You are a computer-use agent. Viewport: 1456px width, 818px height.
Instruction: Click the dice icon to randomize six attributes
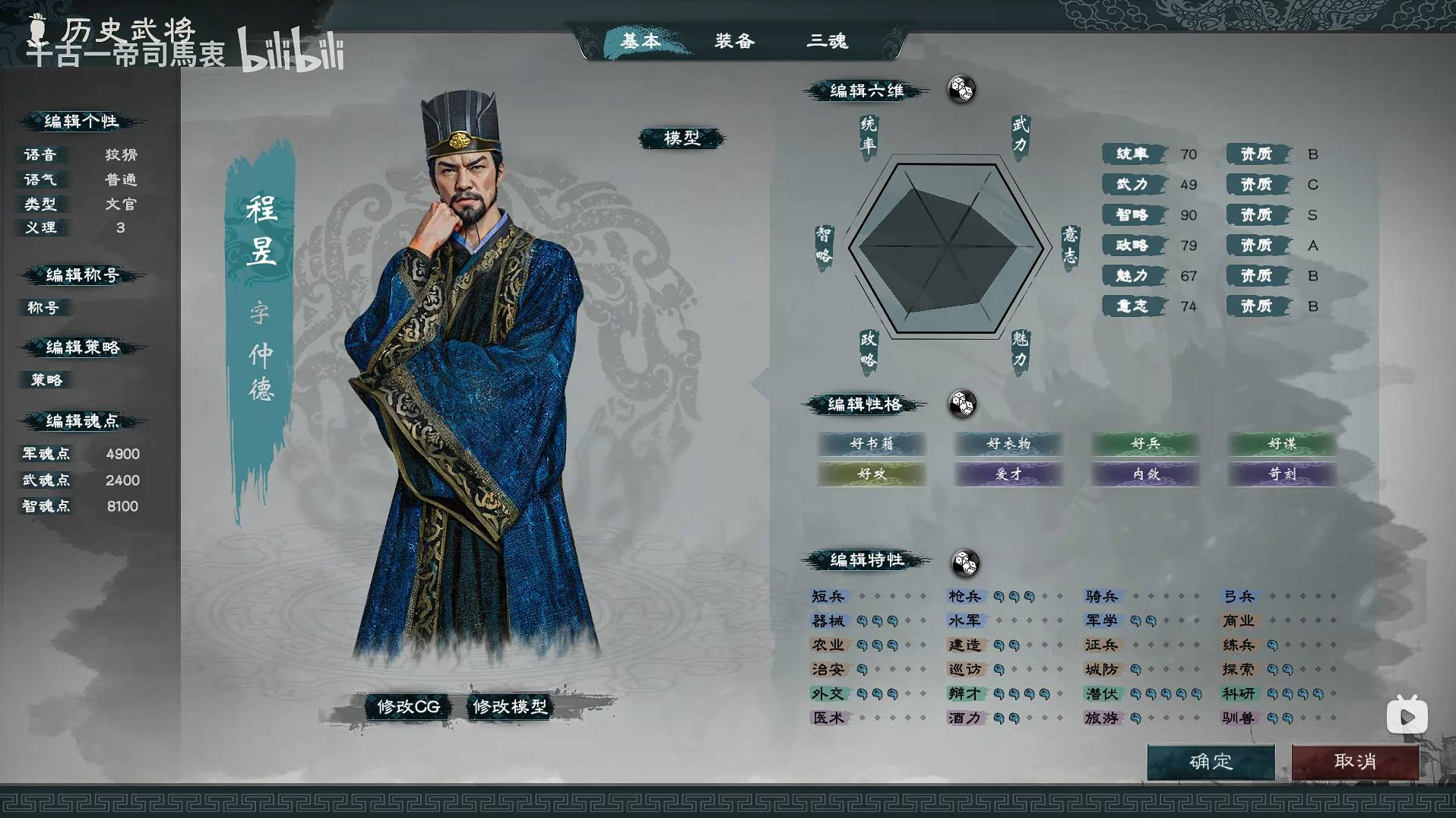click(x=961, y=90)
